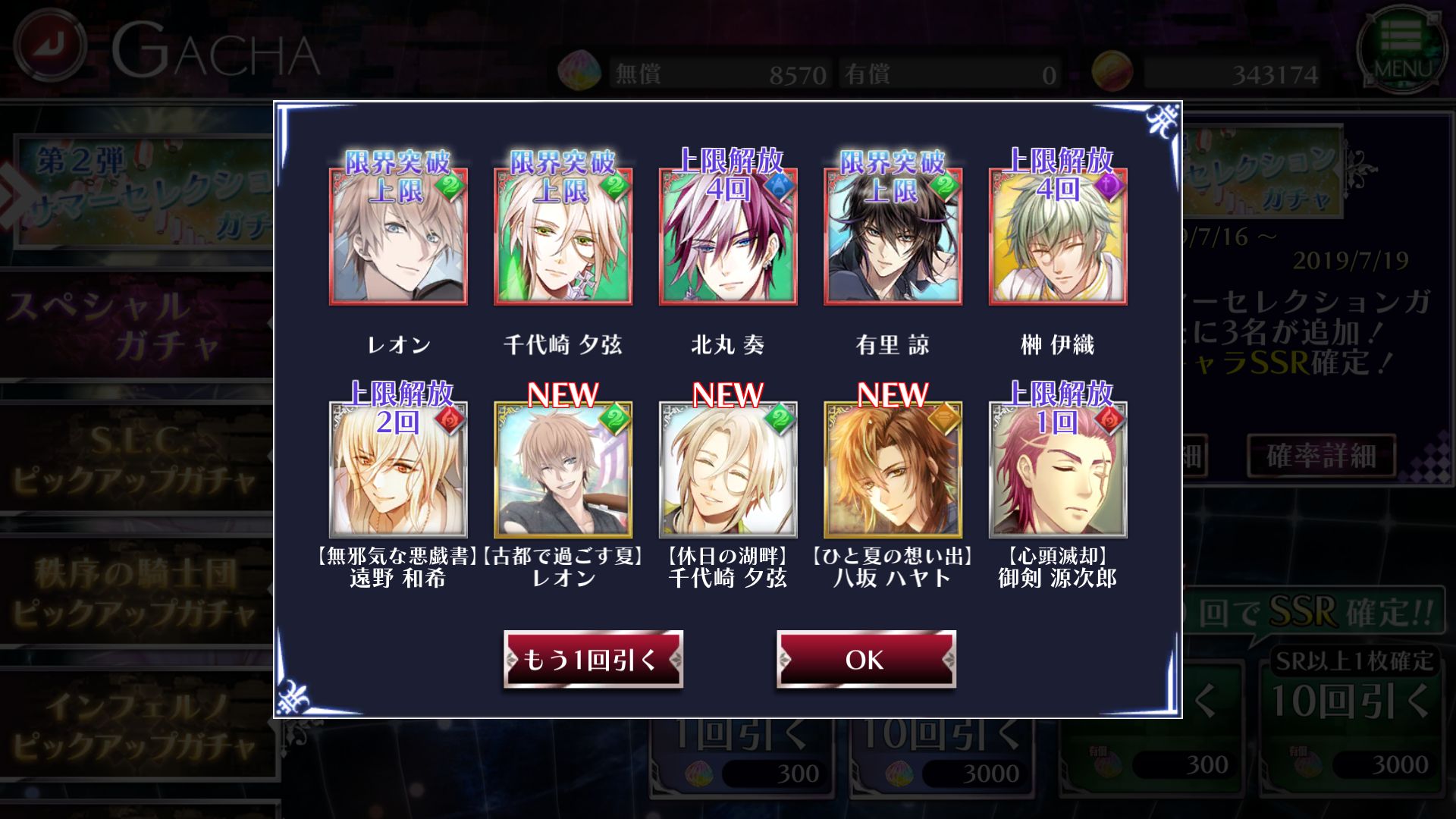Select the 有里 諒 card thumbnail
The image size is (1456, 819).
[x=893, y=237]
